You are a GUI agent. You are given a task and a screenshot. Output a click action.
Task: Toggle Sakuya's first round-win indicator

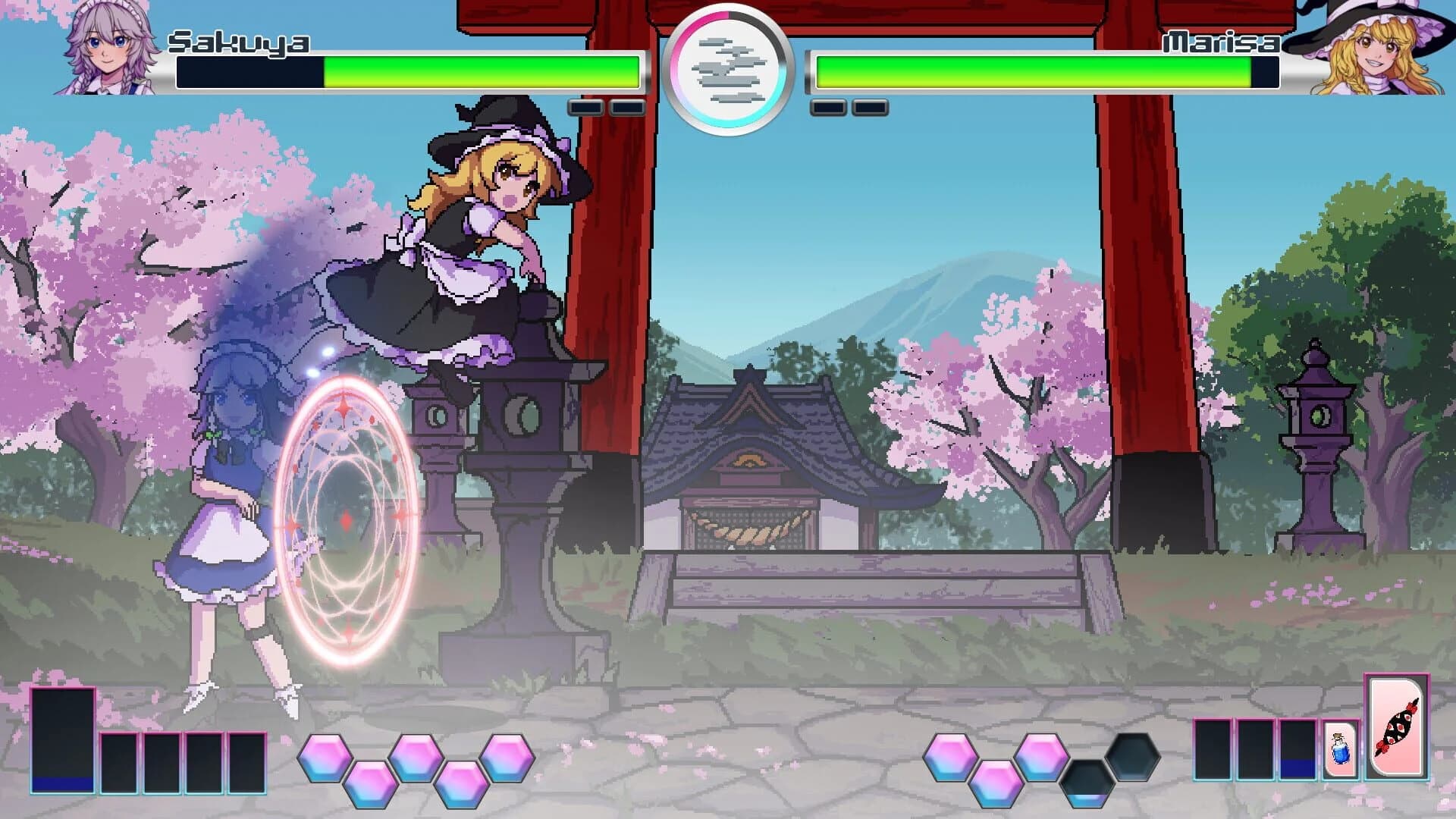(x=588, y=106)
